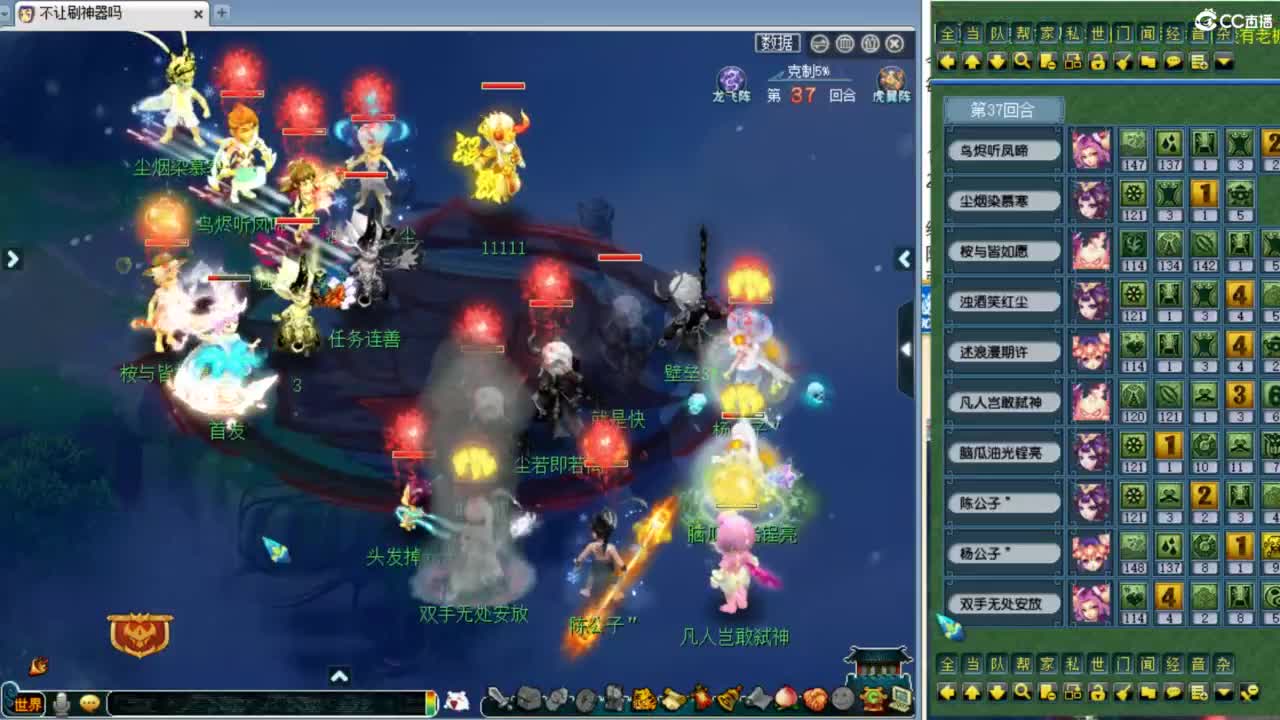Open chat search with the magnifier icon
The height and width of the screenshot is (720, 1280).
coord(1021,63)
